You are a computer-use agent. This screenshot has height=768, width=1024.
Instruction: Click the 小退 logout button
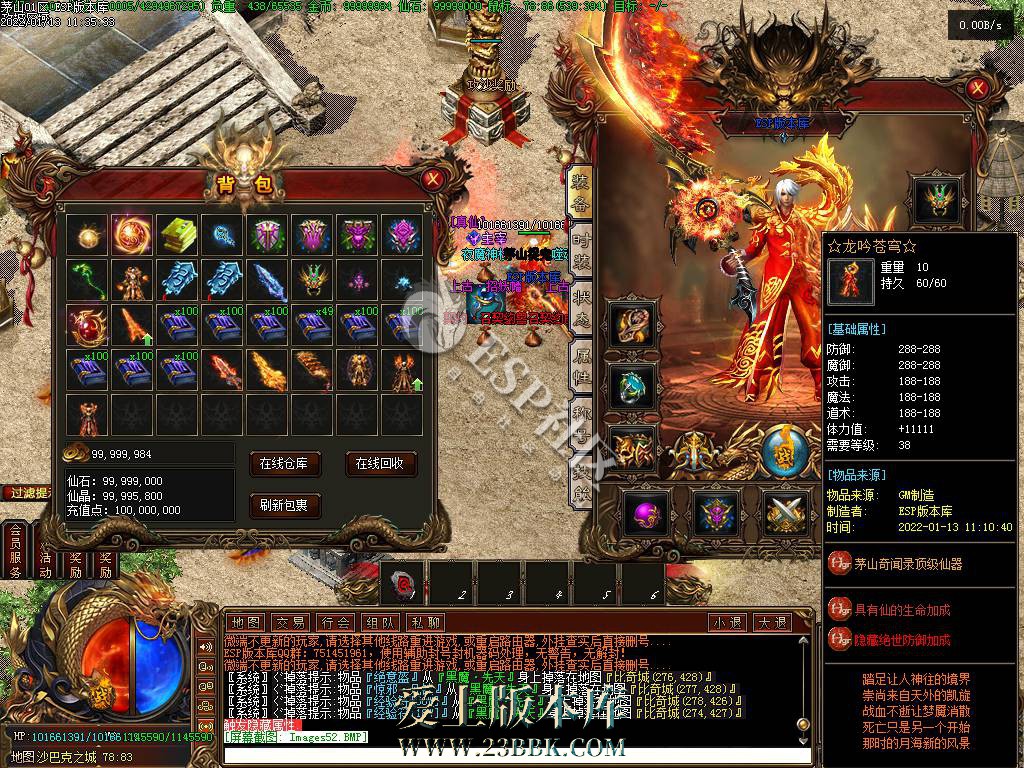[x=727, y=622]
